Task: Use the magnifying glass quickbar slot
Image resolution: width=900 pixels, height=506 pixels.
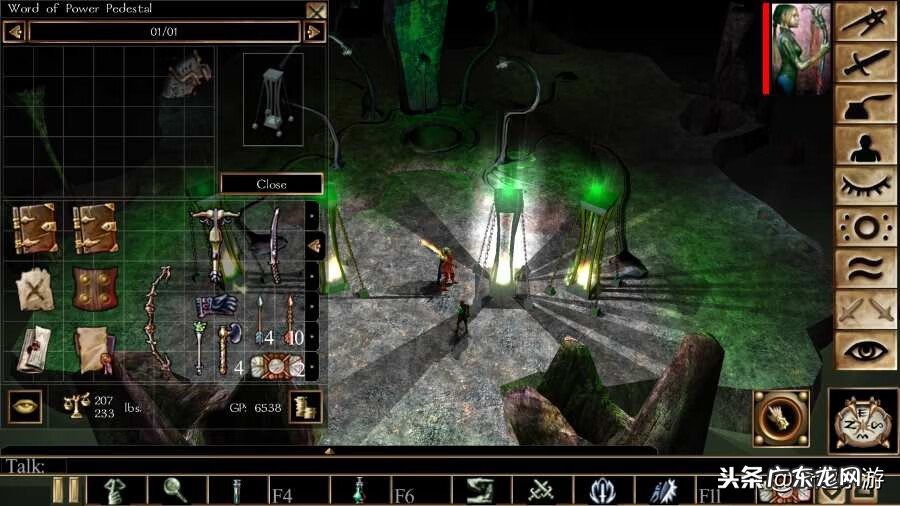Action: point(177,490)
